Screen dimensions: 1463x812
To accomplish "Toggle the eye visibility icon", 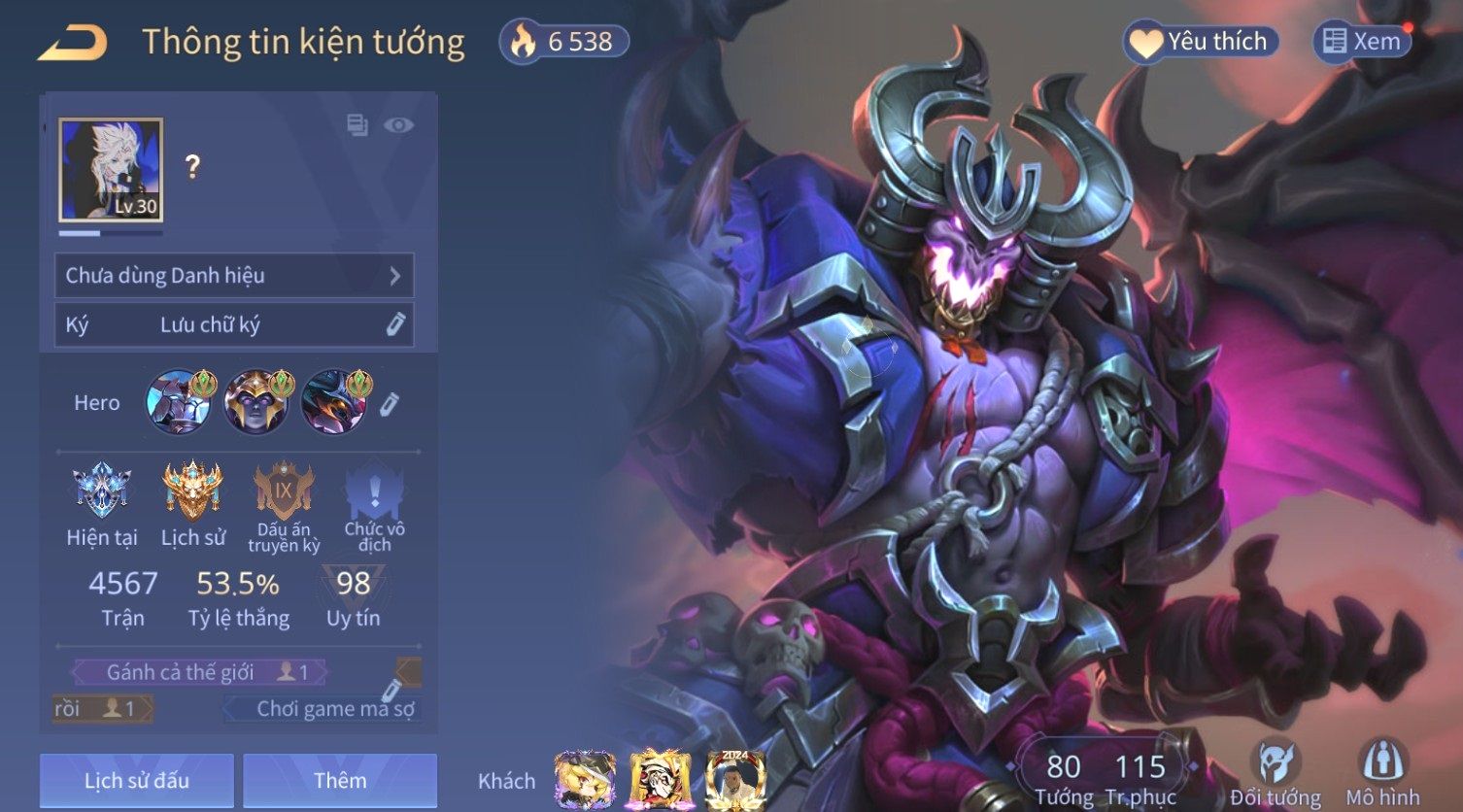I will pos(398,125).
